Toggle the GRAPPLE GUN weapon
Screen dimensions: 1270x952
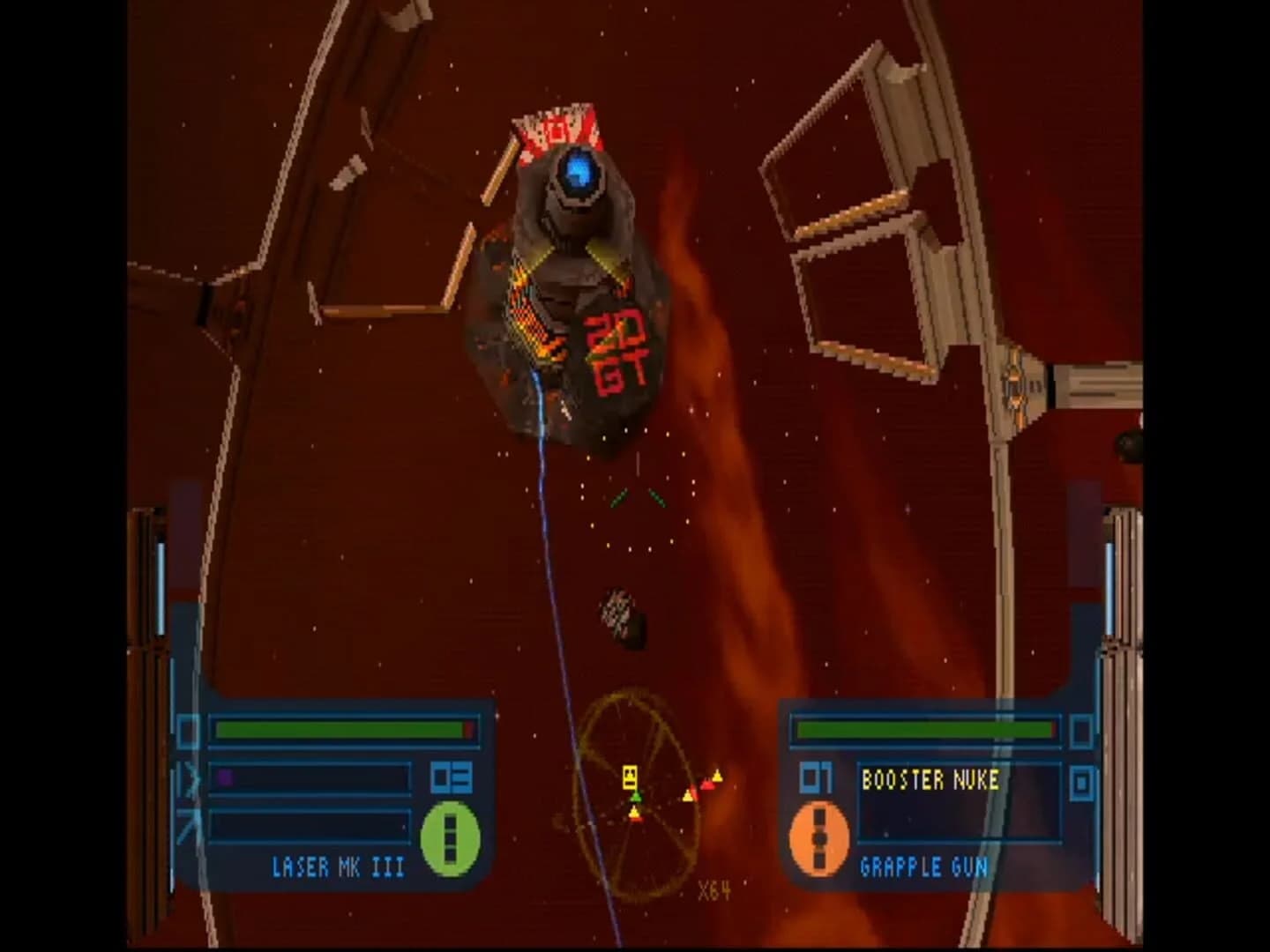coord(923,866)
